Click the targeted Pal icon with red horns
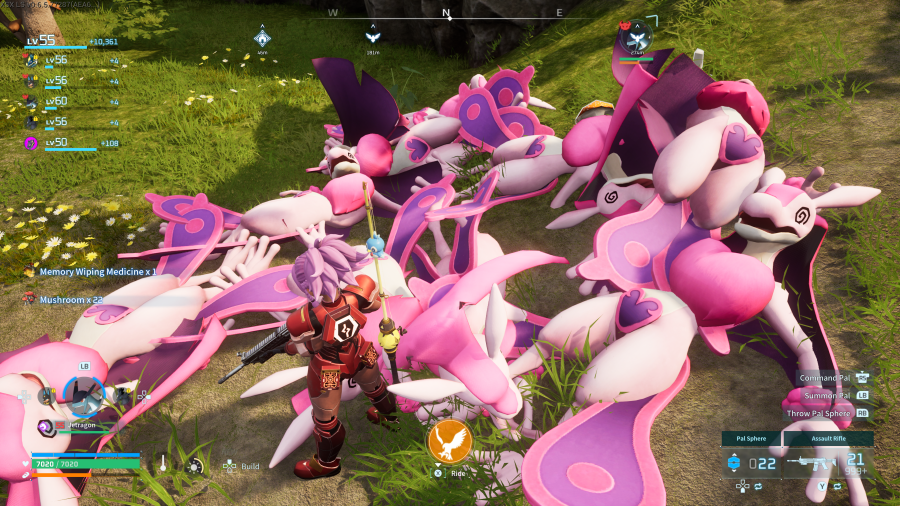 click(x=634, y=39)
